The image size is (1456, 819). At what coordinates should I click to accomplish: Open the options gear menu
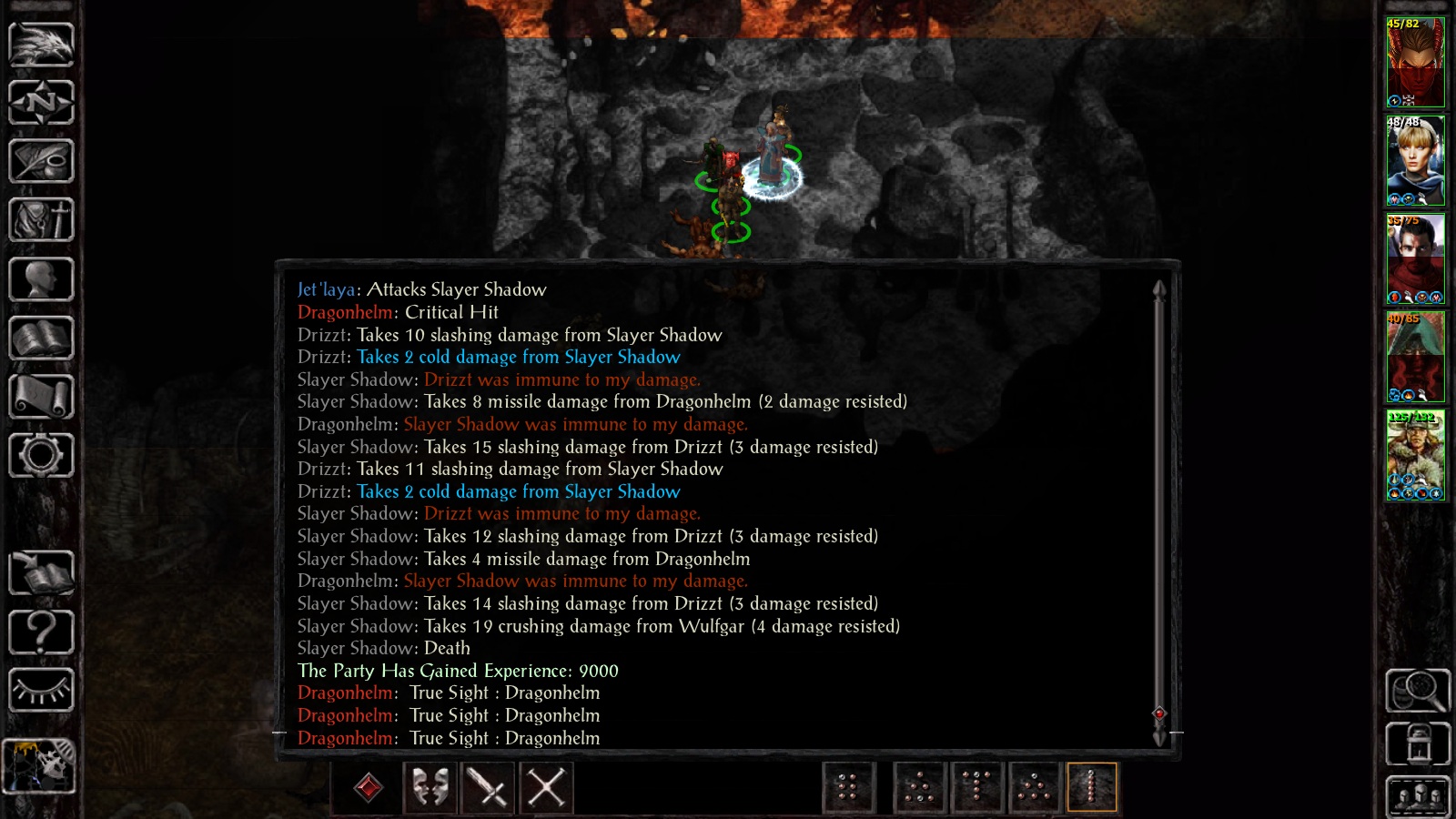pyautogui.click(x=41, y=455)
